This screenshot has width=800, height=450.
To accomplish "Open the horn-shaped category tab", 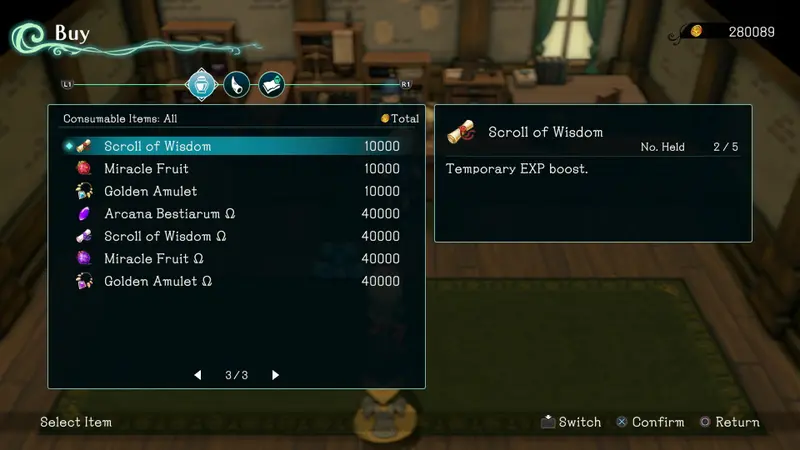I will (x=236, y=84).
